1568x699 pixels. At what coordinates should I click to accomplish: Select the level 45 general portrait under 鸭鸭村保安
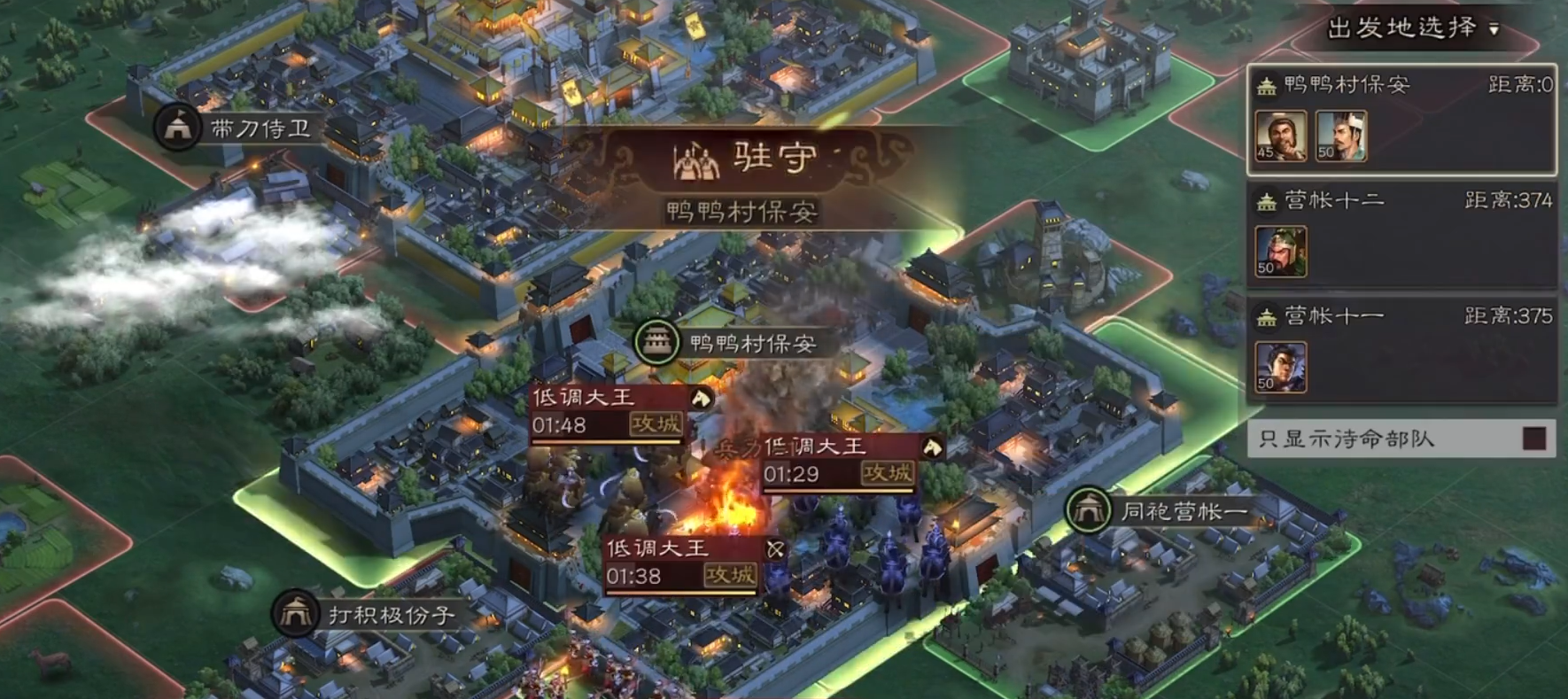1281,137
